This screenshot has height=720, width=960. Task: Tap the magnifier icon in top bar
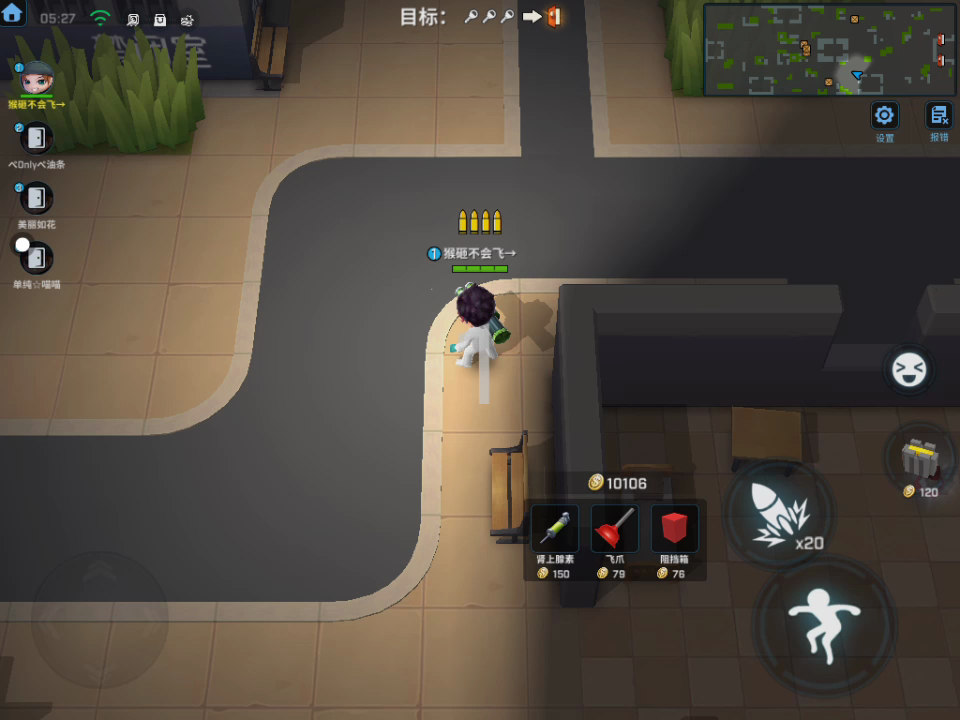(x=132, y=19)
